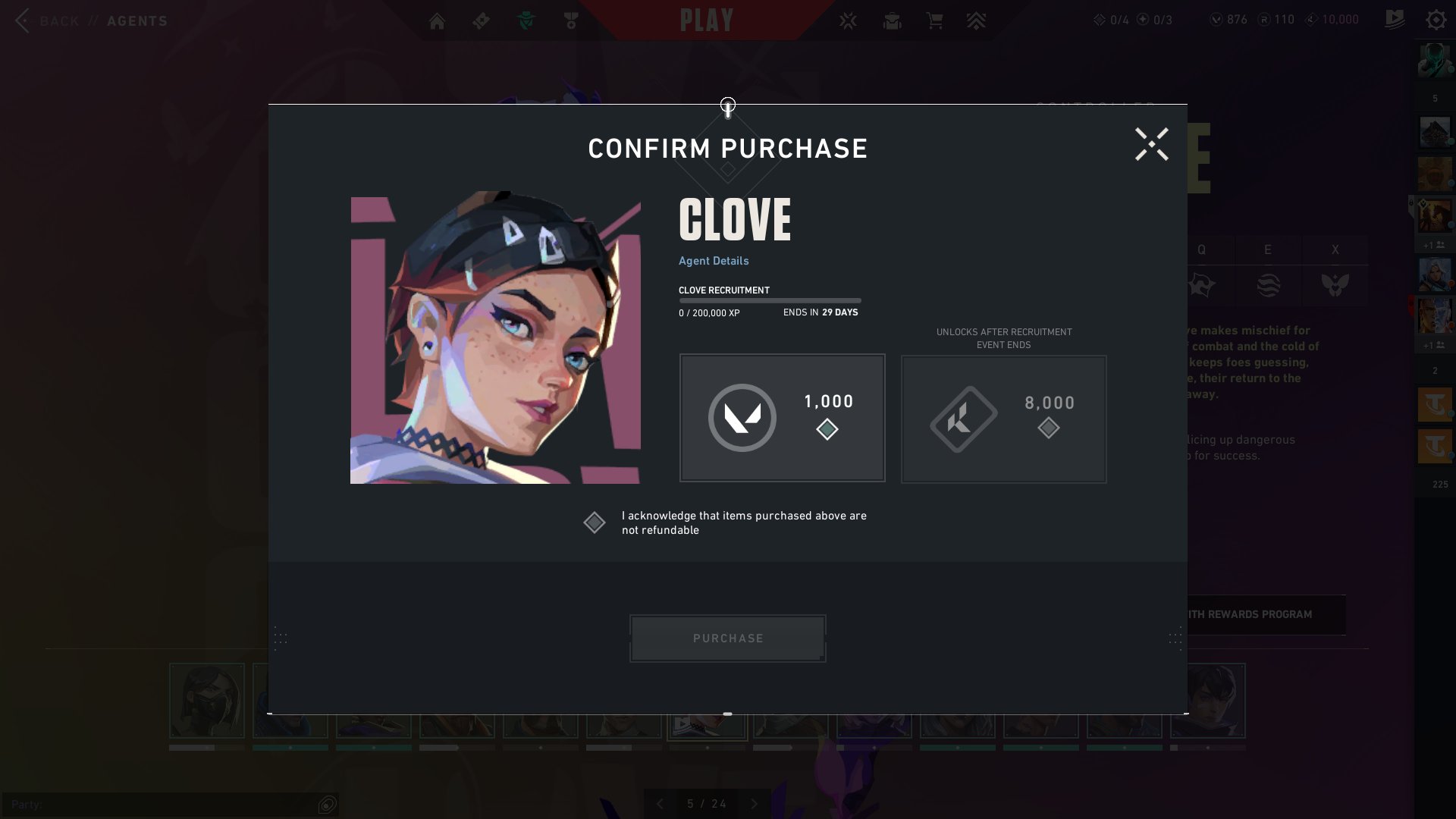Select the 8,000 Kingdom Credits payment option
The width and height of the screenshot is (1456, 819).
coord(1003,419)
